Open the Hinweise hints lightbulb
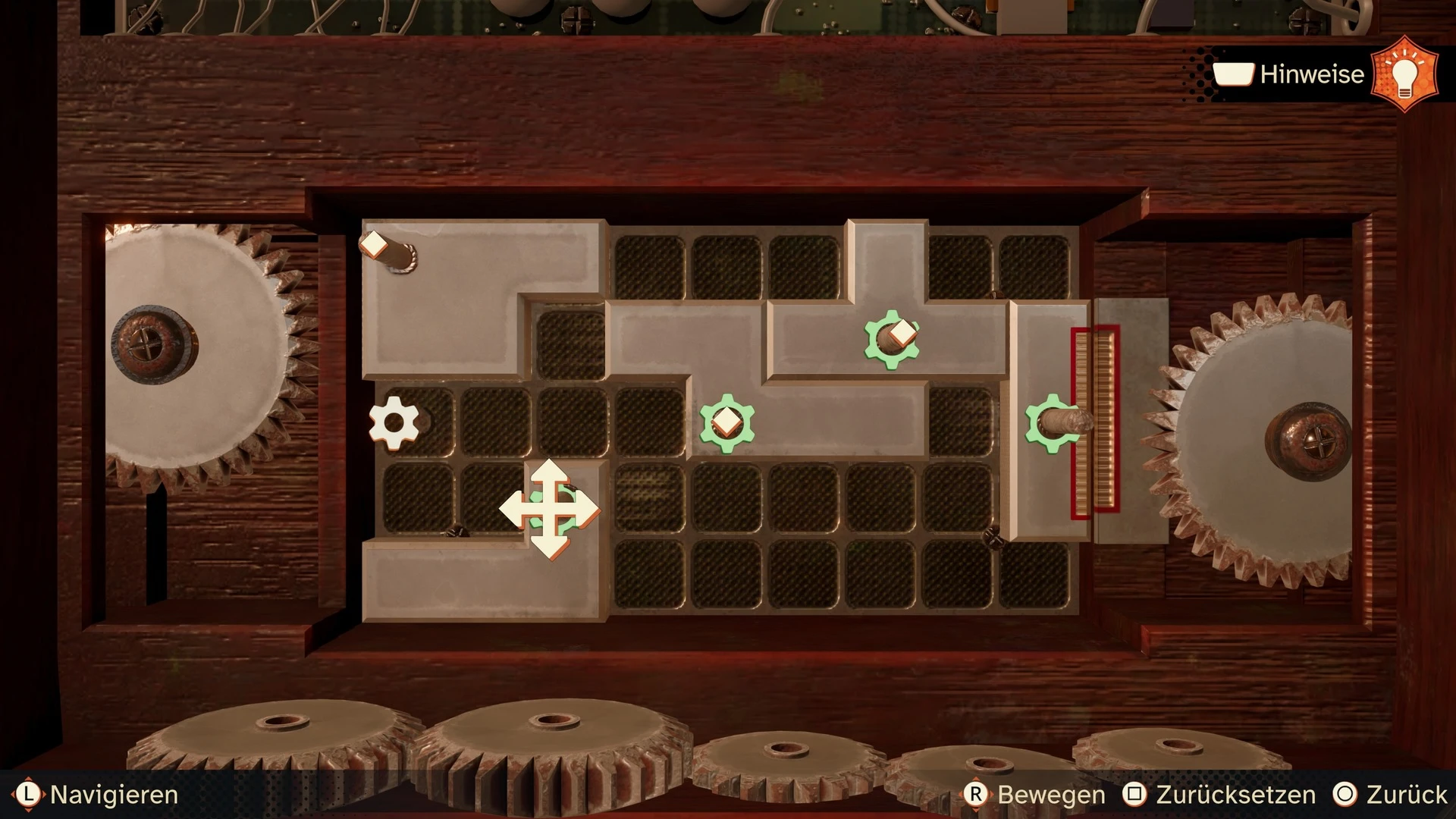1456x819 pixels. click(1404, 74)
